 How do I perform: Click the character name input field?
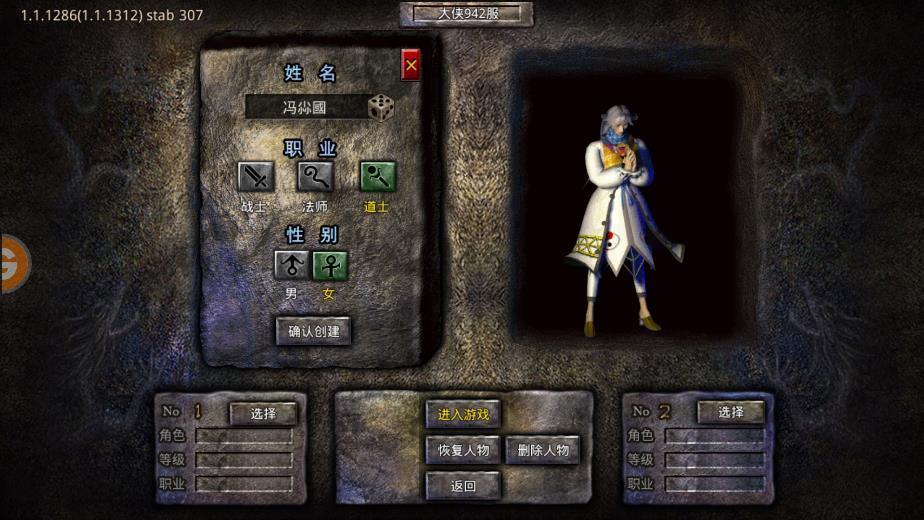click(304, 107)
